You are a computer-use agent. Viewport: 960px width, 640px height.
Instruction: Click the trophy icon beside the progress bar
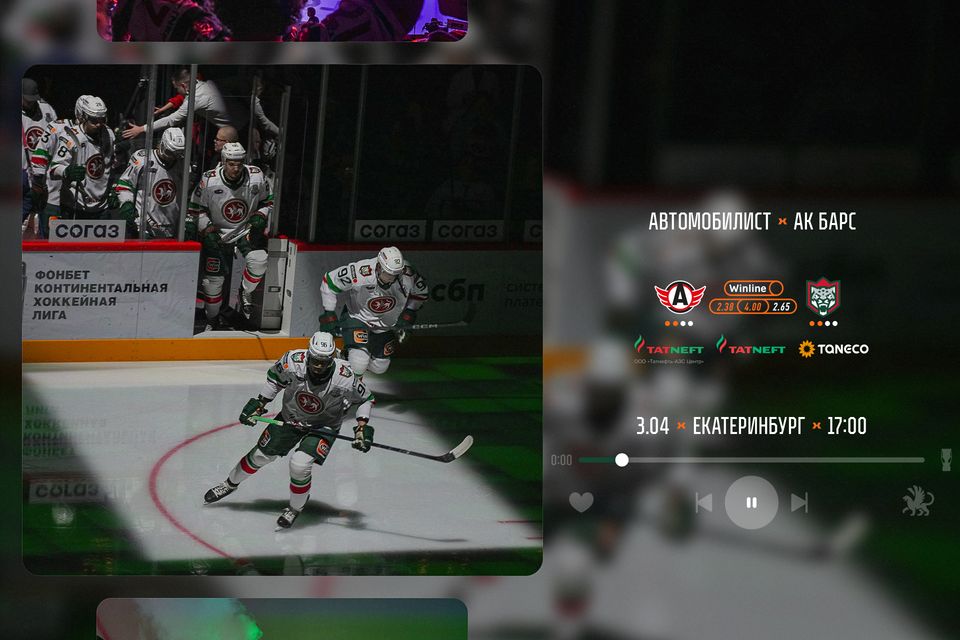pyautogui.click(x=945, y=460)
